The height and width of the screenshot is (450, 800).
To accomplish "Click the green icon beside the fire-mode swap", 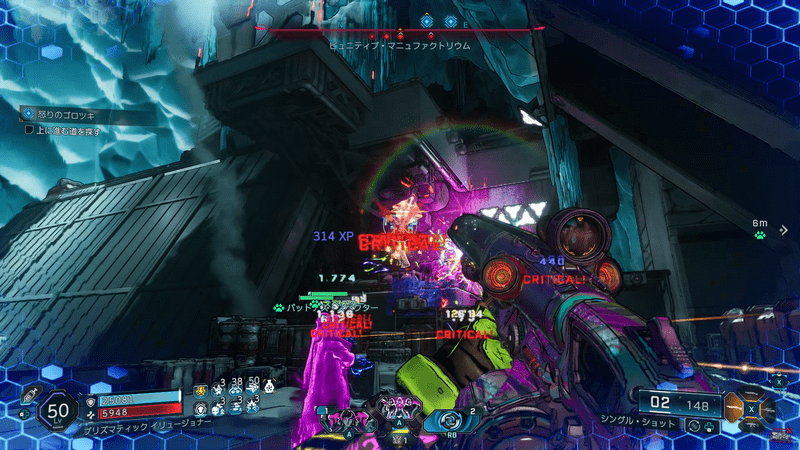I will coord(707,425).
